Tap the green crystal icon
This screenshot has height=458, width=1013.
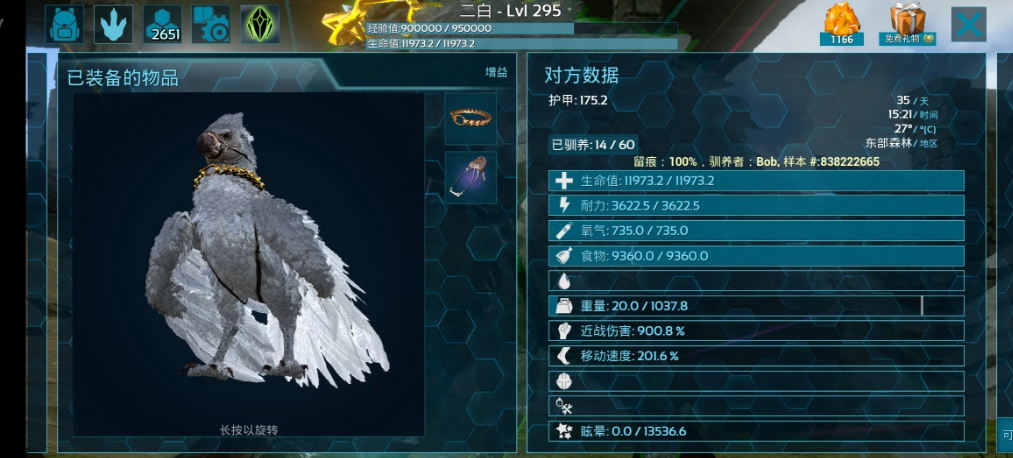pos(262,24)
